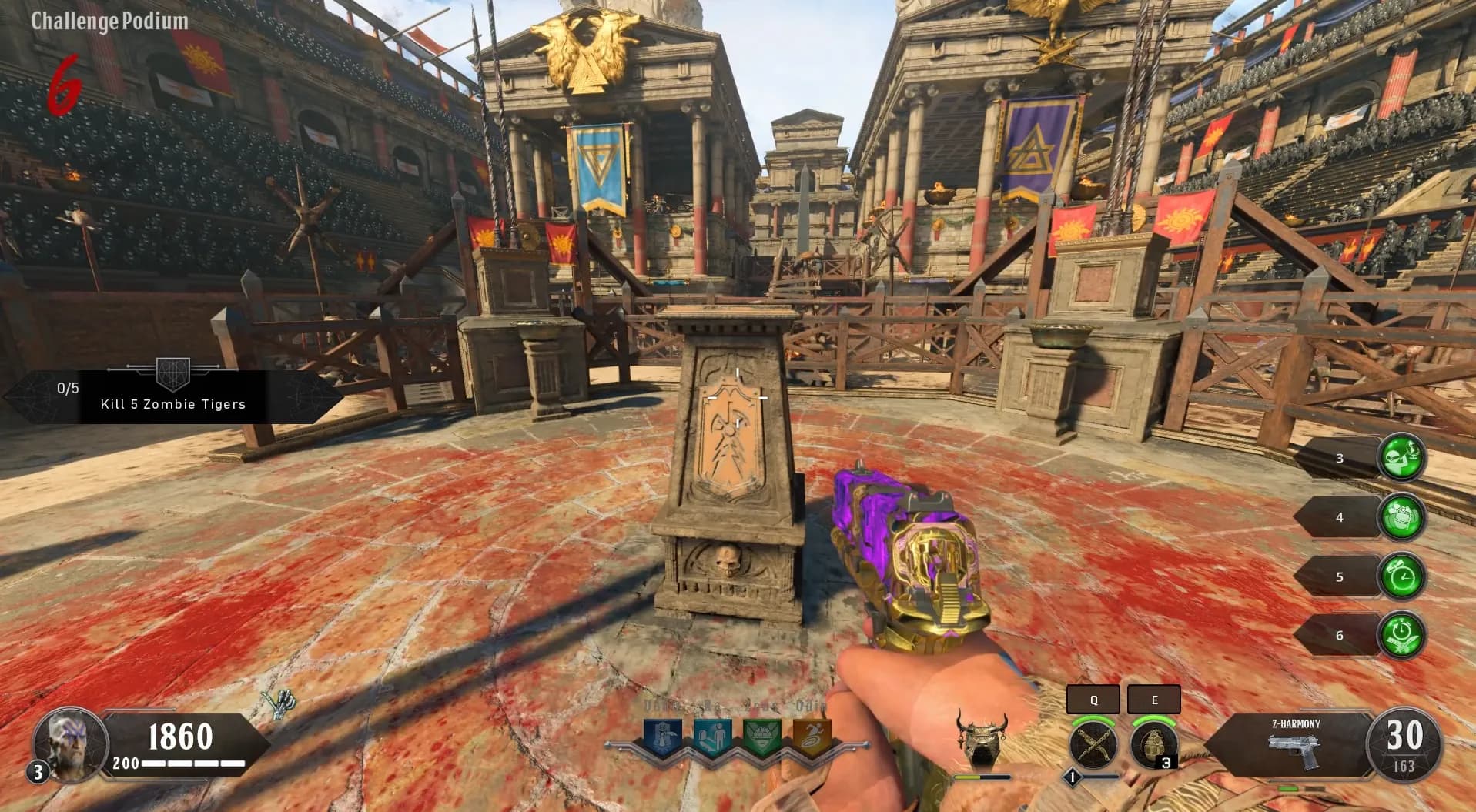The width and height of the screenshot is (1476, 812).
Task: Click the player character portrait
Action: 70,743
